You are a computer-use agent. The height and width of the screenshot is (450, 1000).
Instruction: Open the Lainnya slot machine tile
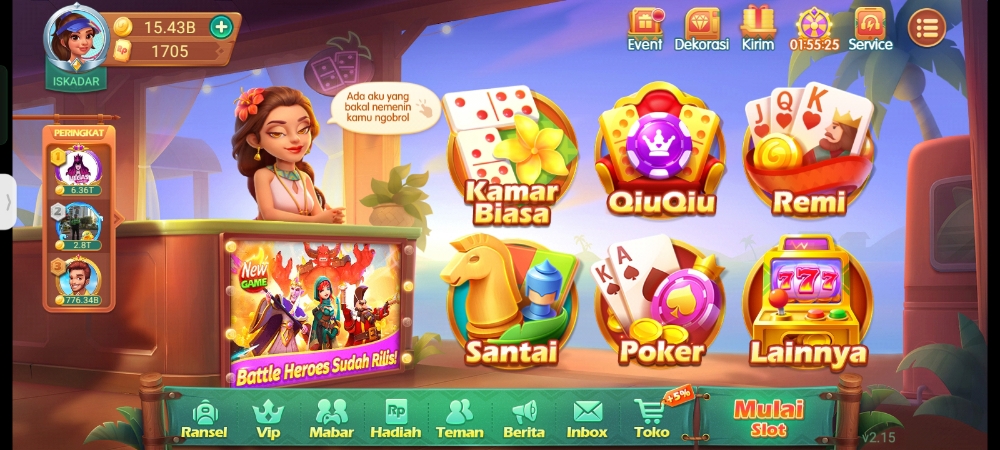point(808,300)
